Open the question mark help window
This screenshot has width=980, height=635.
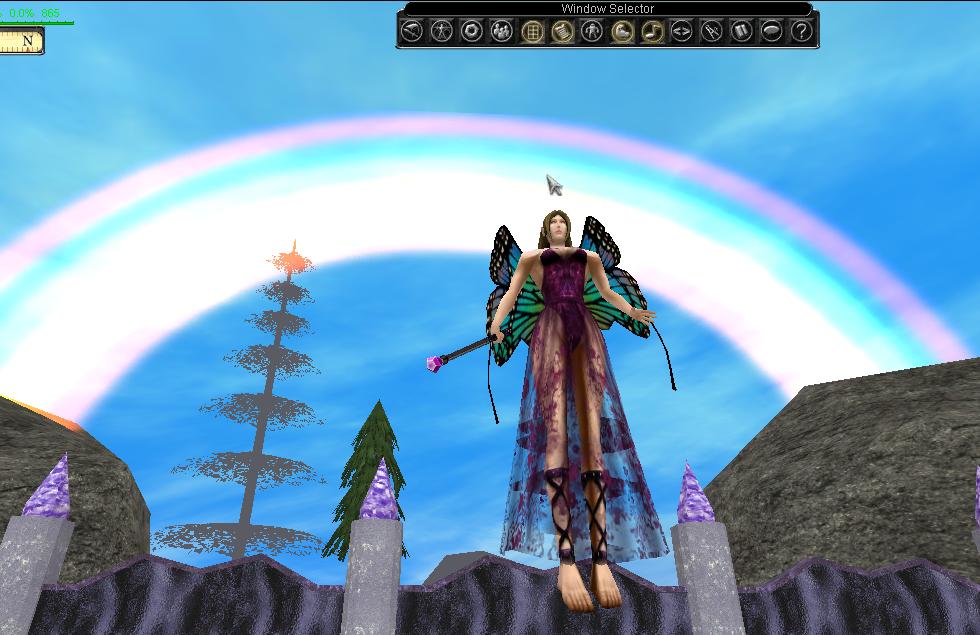tap(801, 32)
